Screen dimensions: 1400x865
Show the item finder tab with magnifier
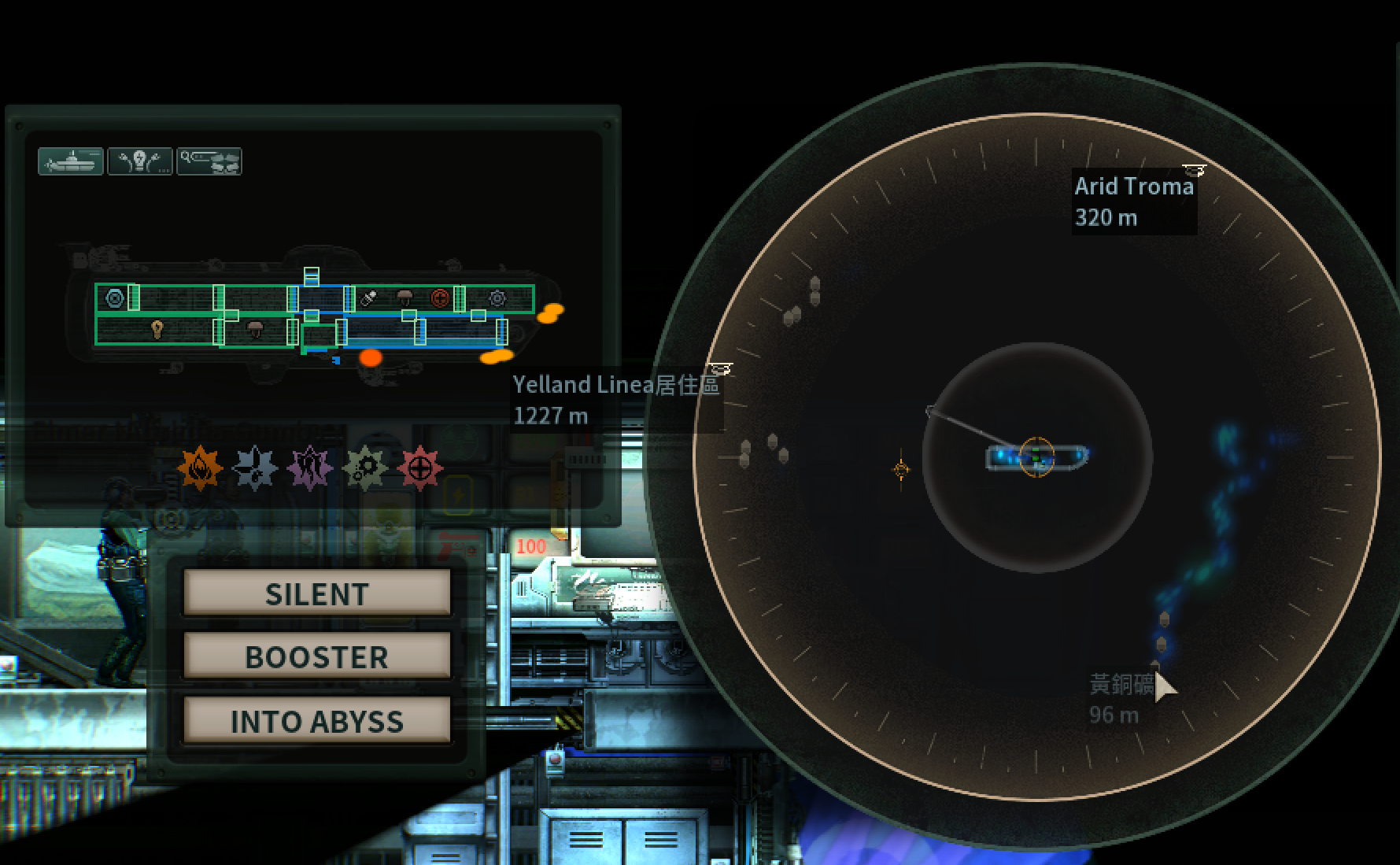coord(209,161)
